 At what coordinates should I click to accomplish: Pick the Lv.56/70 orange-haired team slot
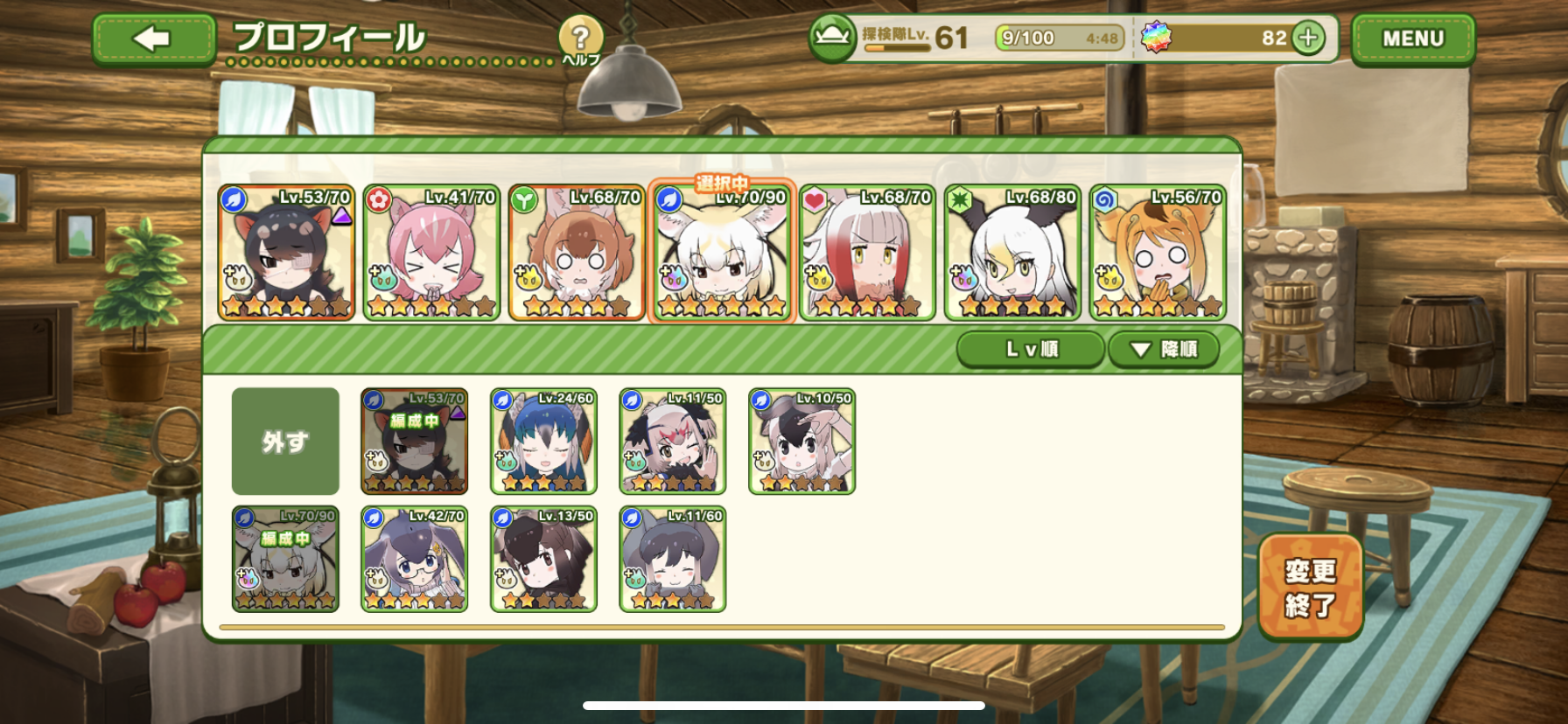click(x=1158, y=253)
